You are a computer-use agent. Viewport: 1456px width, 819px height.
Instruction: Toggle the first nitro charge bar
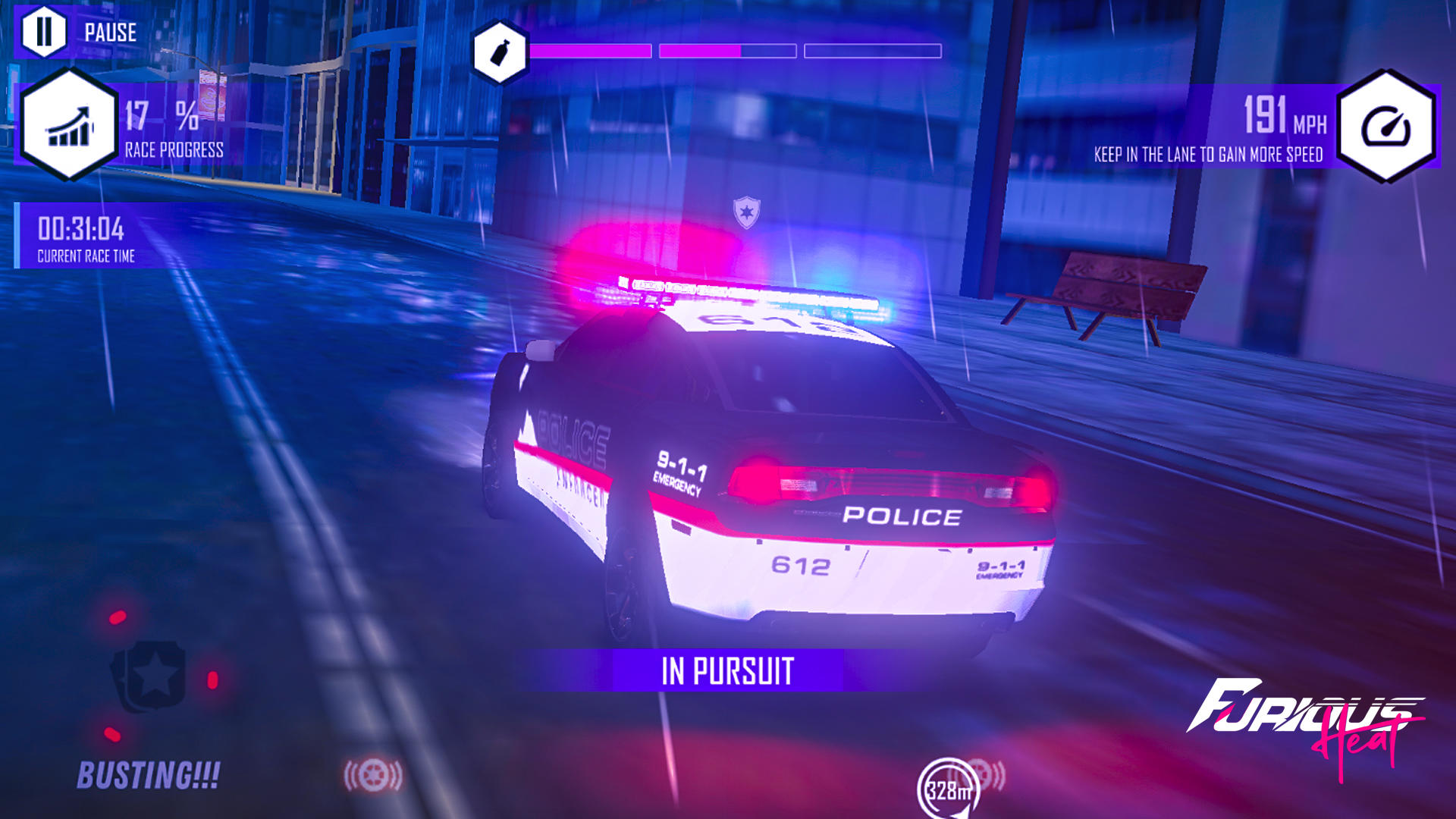[590, 51]
